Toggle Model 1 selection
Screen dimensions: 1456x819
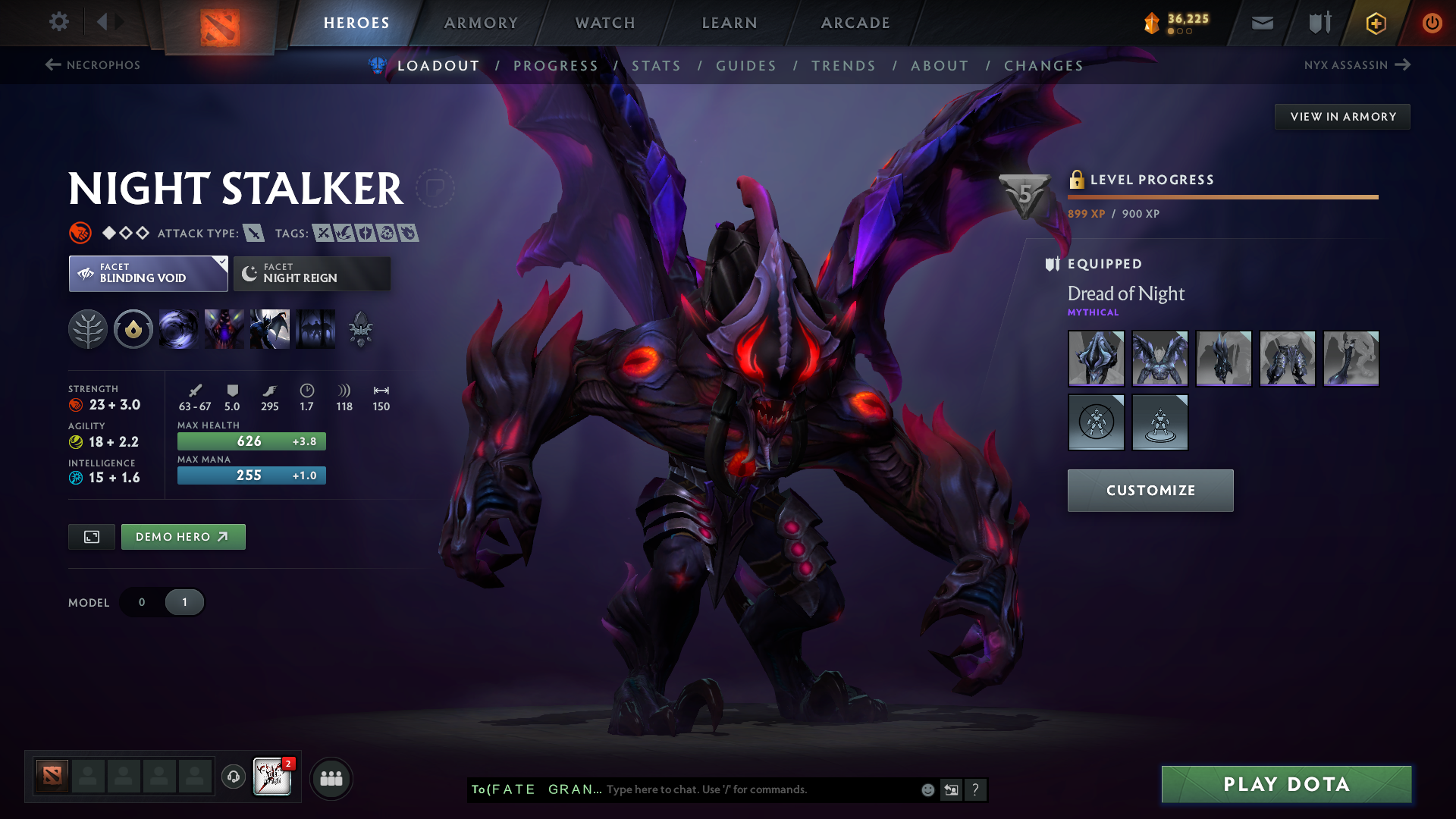[x=183, y=601]
